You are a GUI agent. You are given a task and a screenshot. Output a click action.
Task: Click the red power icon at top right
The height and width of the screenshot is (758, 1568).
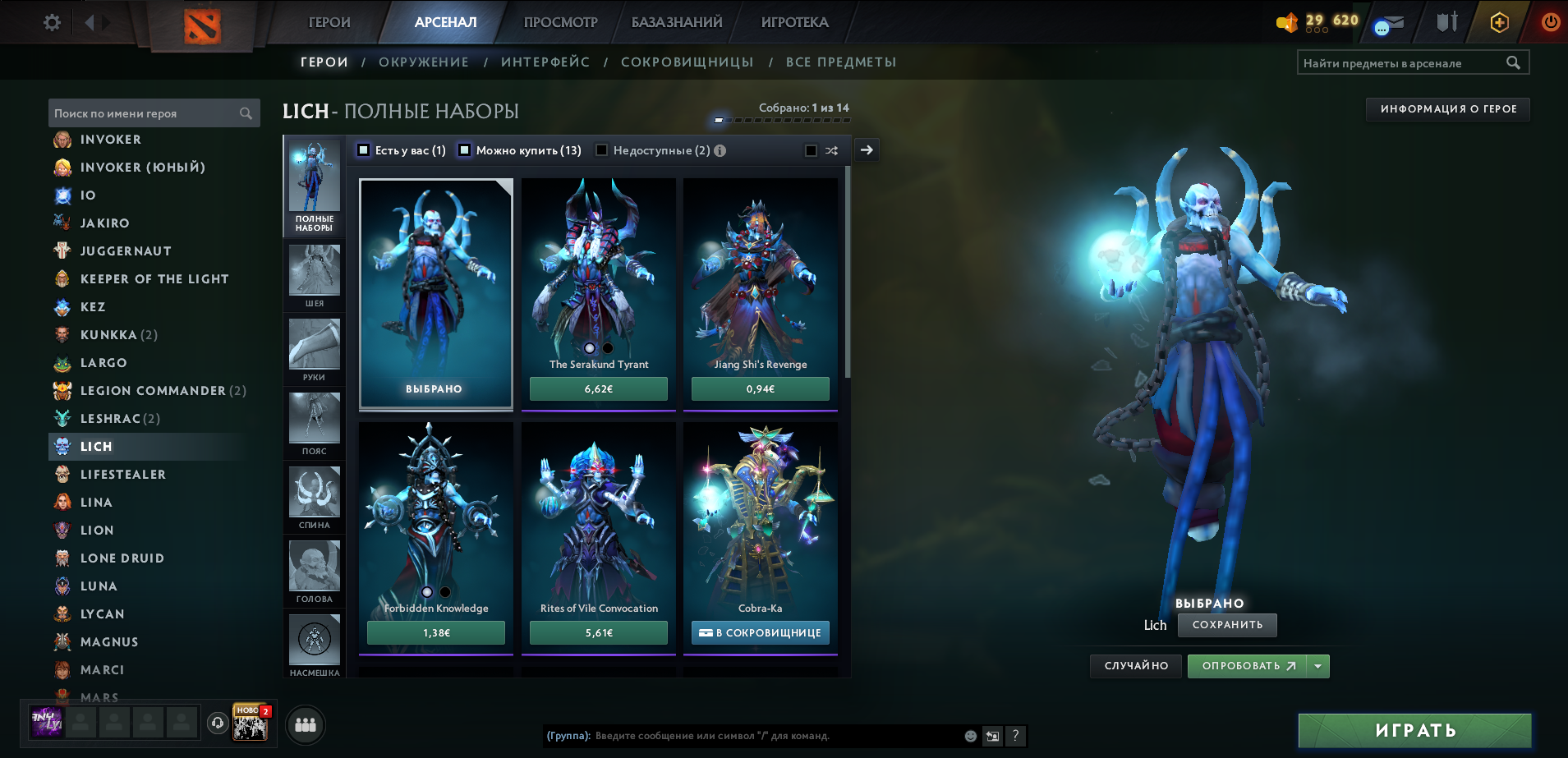tap(1551, 22)
